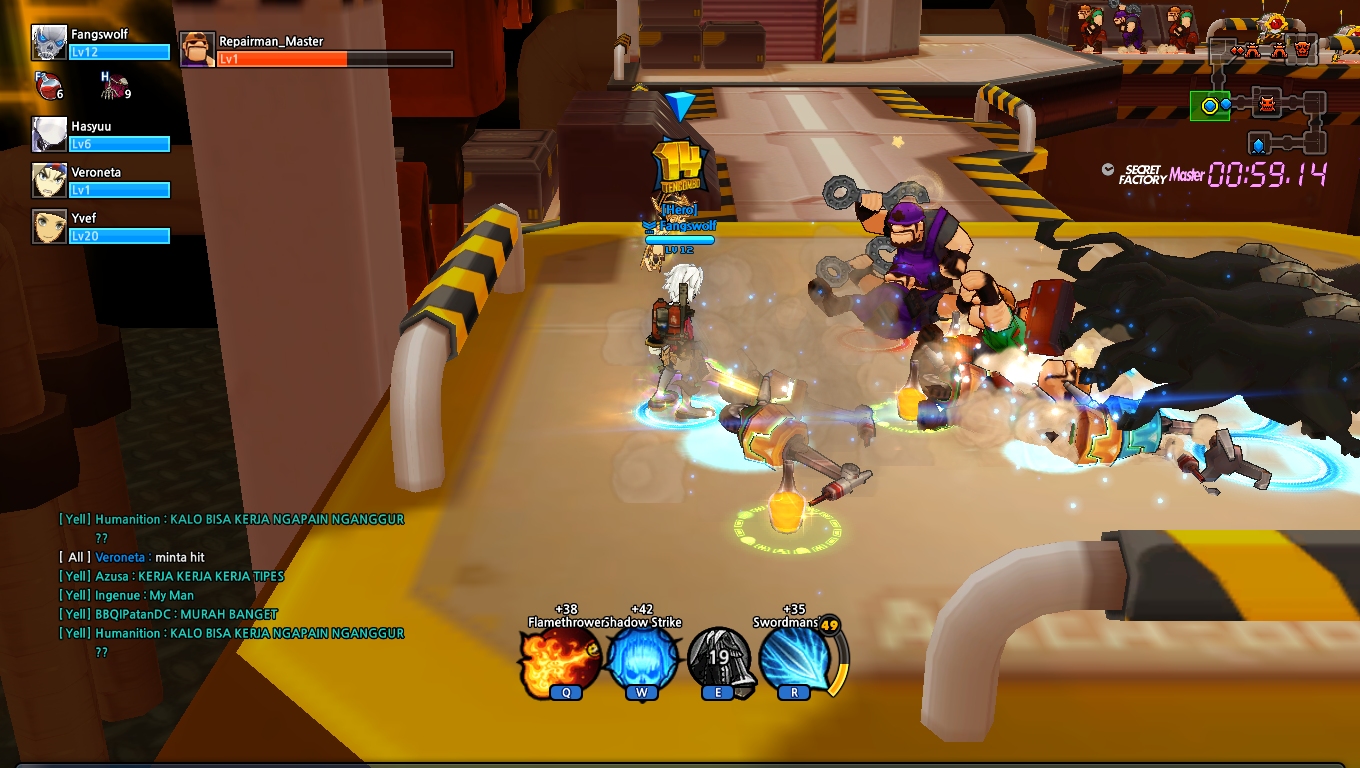
Task: Use the red health potion
Action: pyautogui.click(x=46, y=87)
